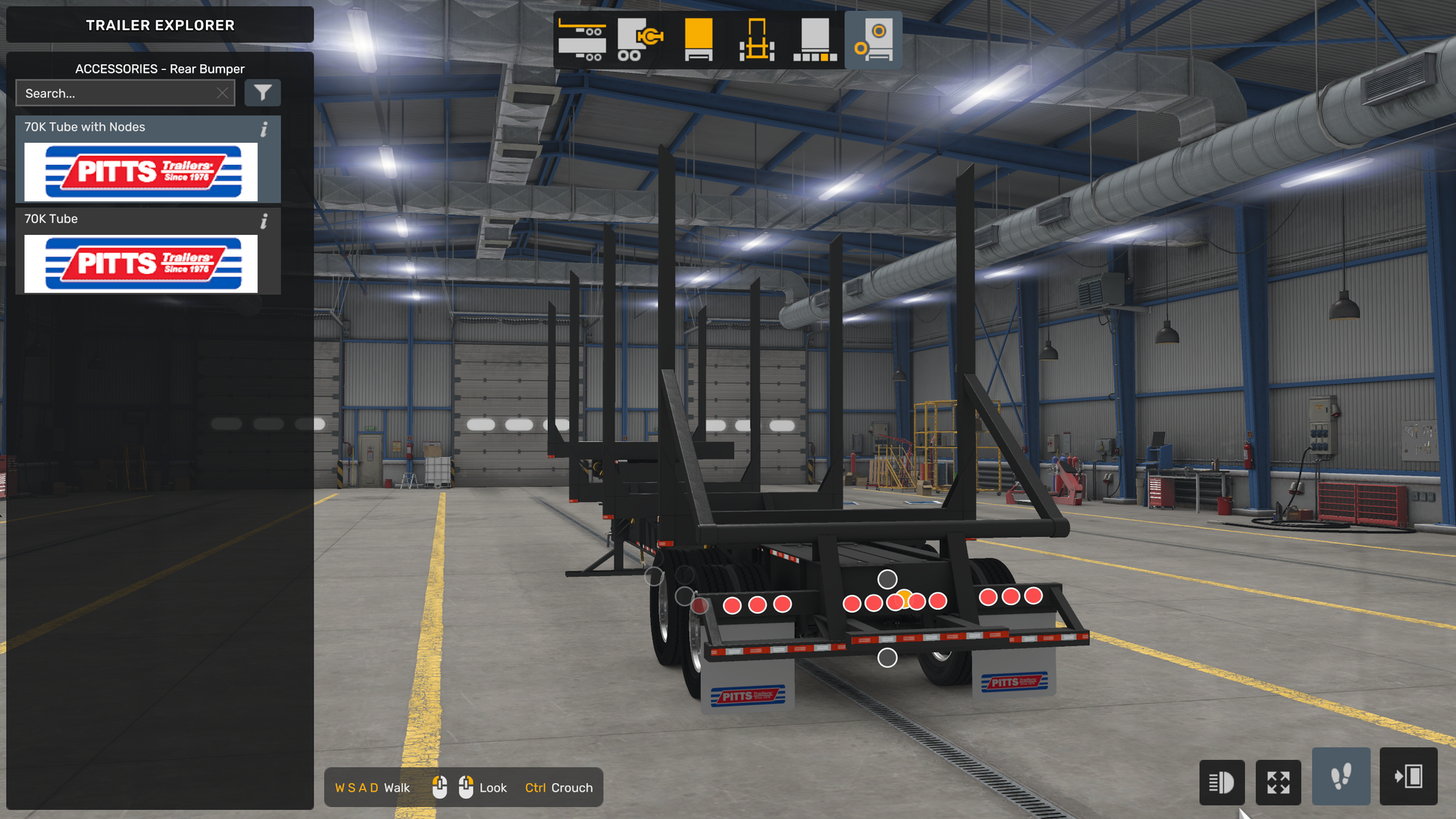Open the trailer coupling hitch category
Image resolution: width=1456 pixels, height=819 pixels.
pos(640,40)
